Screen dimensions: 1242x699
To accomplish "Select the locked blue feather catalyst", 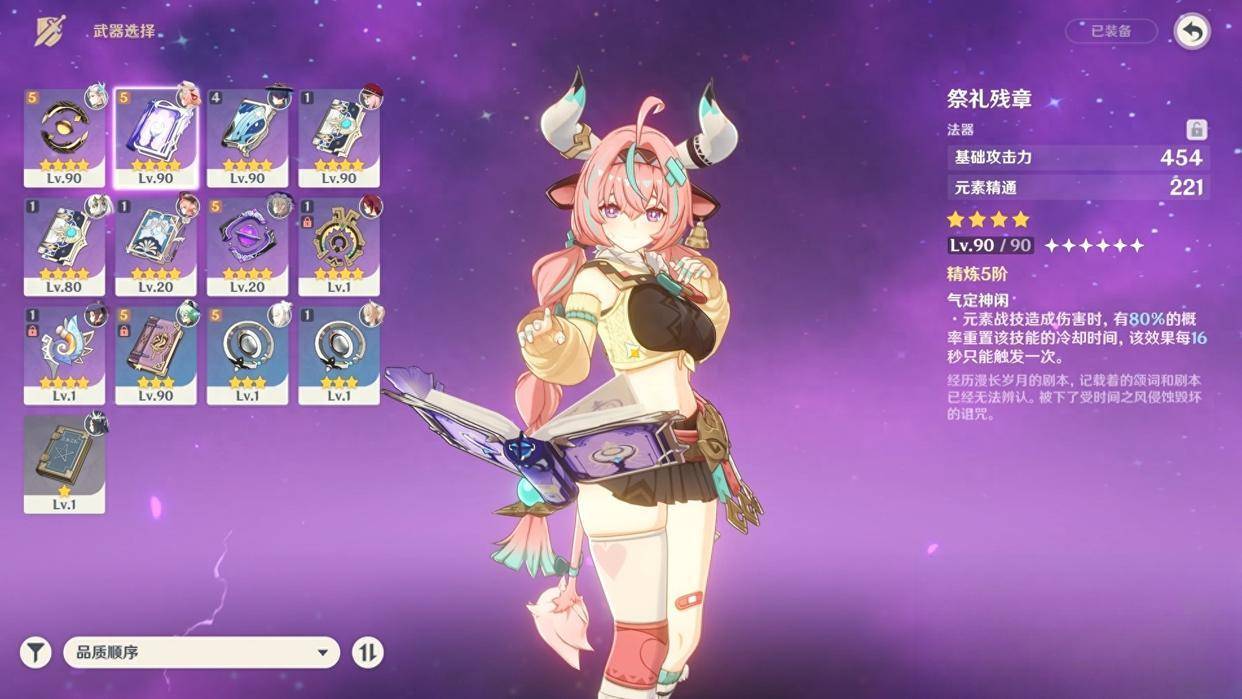I will [64, 355].
